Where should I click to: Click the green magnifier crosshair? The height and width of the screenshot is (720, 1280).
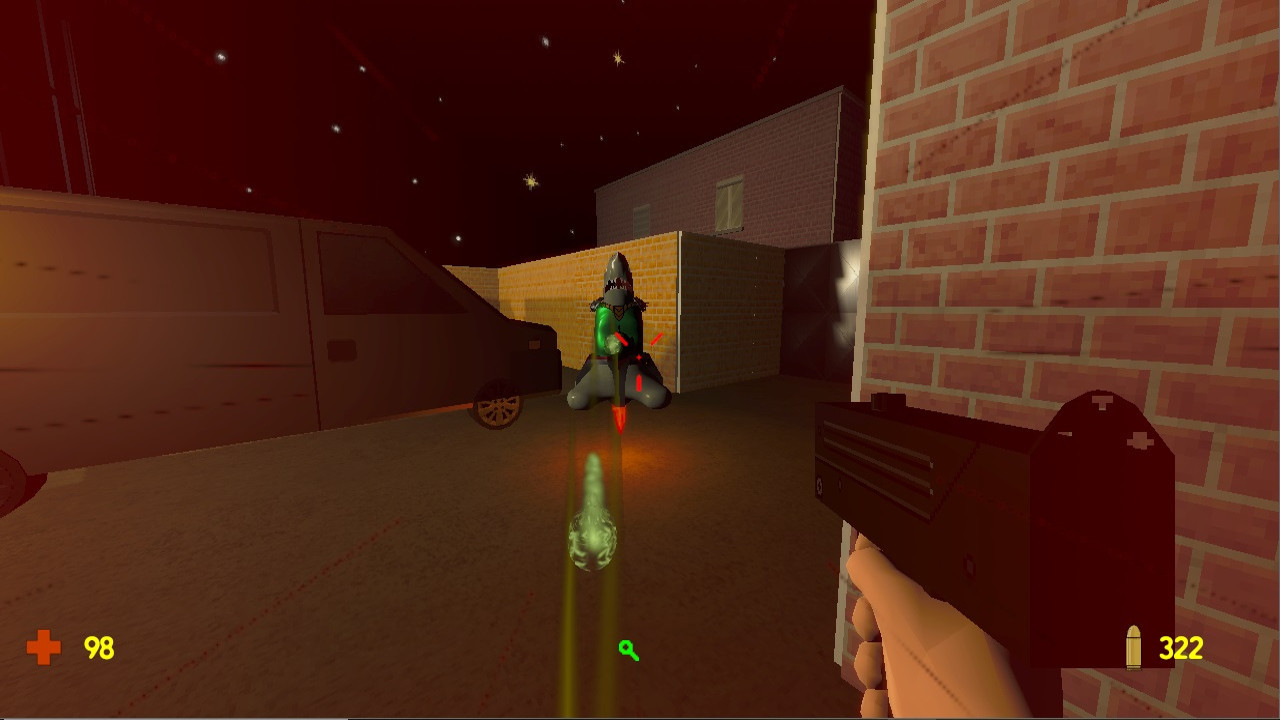pos(627,652)
